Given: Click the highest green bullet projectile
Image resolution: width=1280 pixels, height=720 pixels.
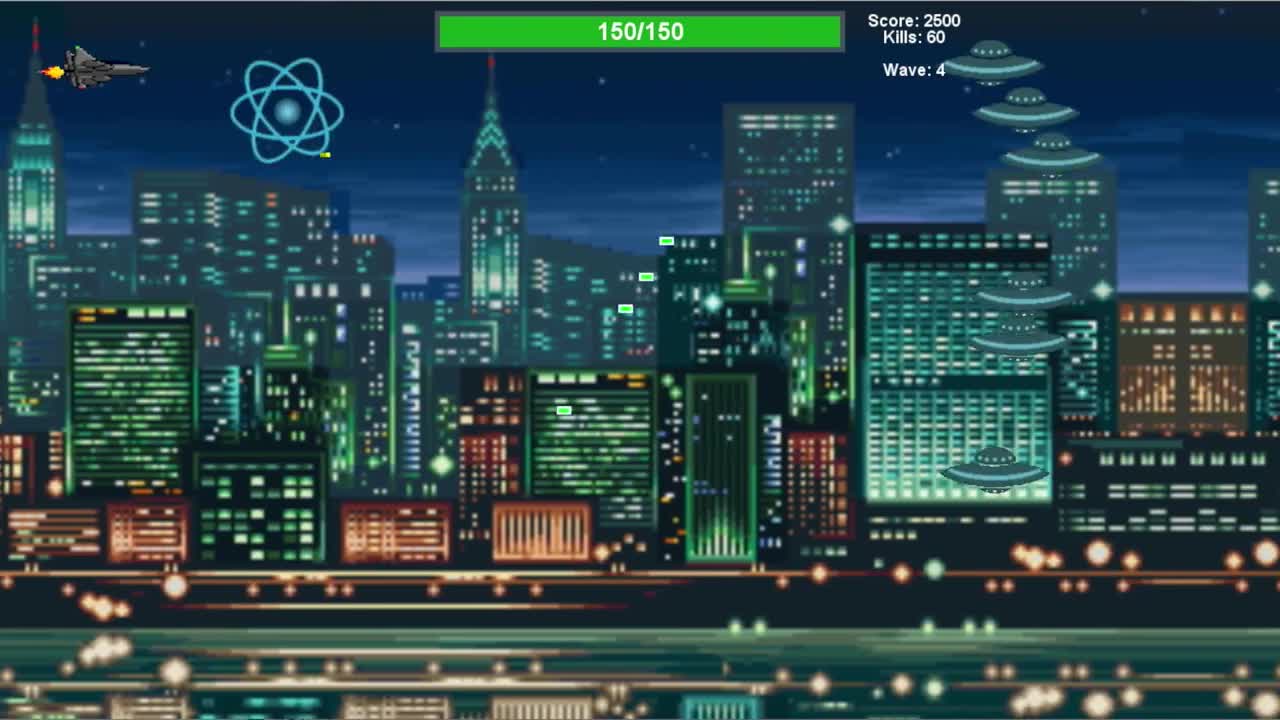Looking at the screenshot, I should (665, 240).
